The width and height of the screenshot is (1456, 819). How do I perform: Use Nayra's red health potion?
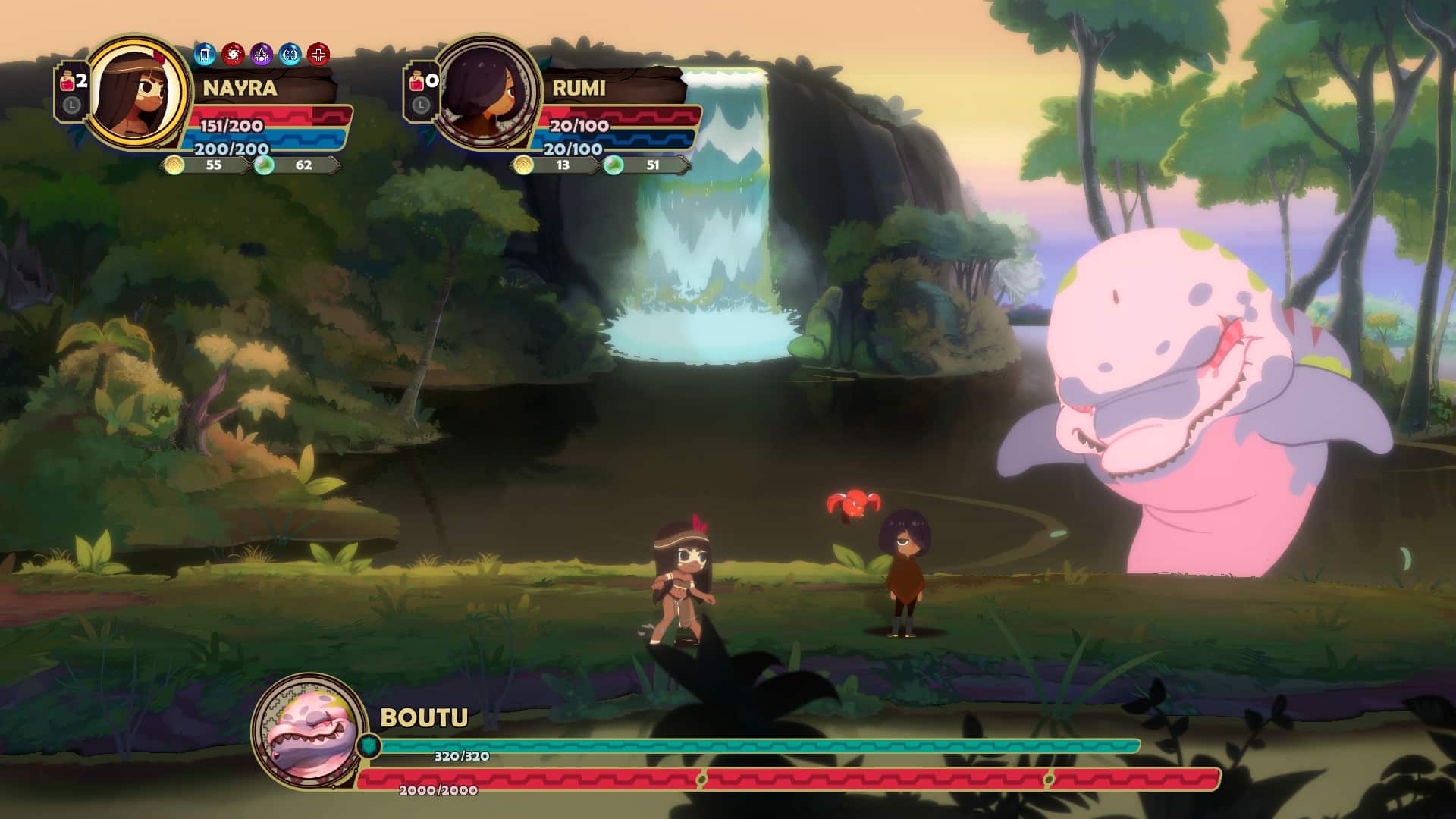68,82
